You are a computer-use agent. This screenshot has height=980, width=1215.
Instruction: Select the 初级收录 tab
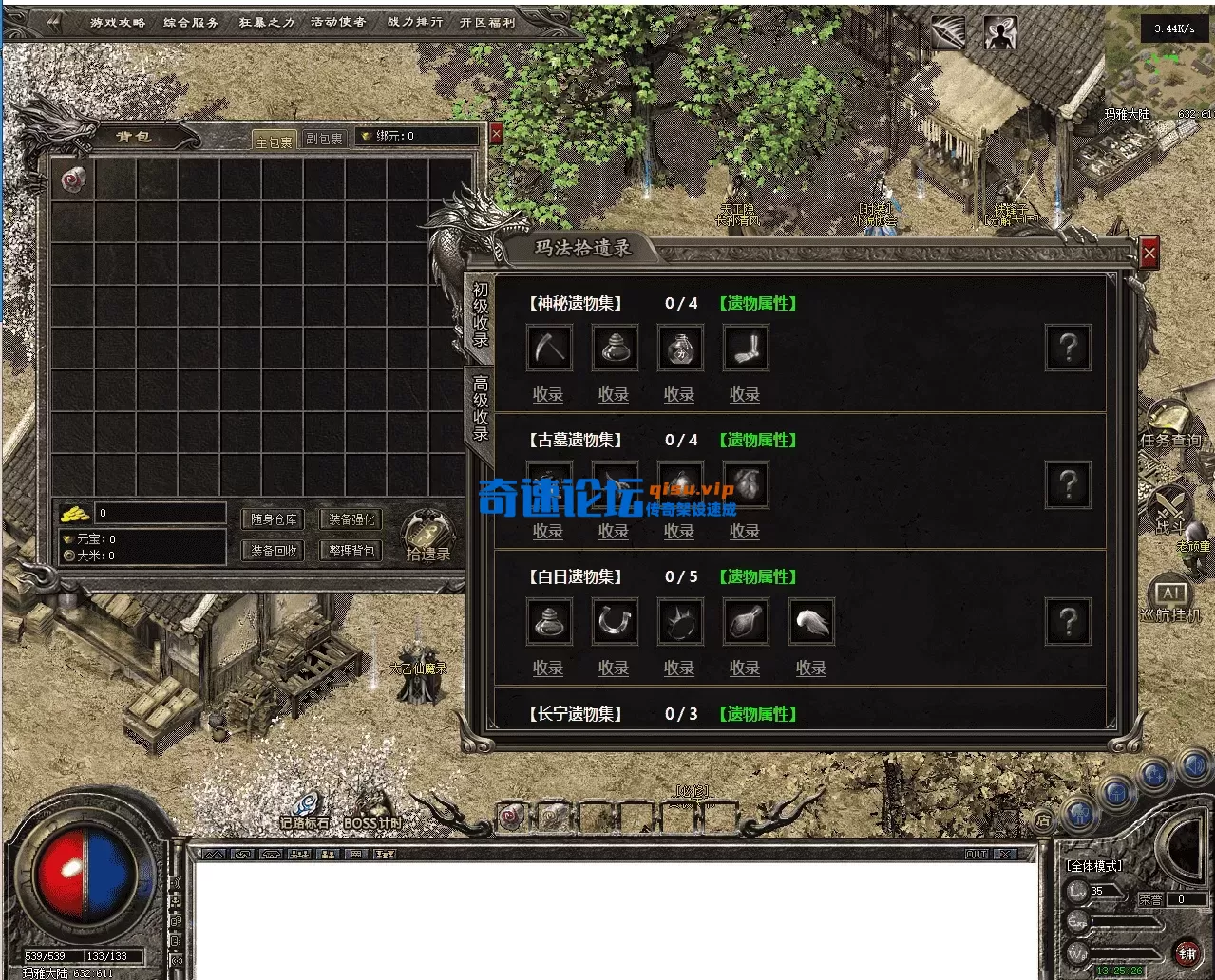pos(481,315)
